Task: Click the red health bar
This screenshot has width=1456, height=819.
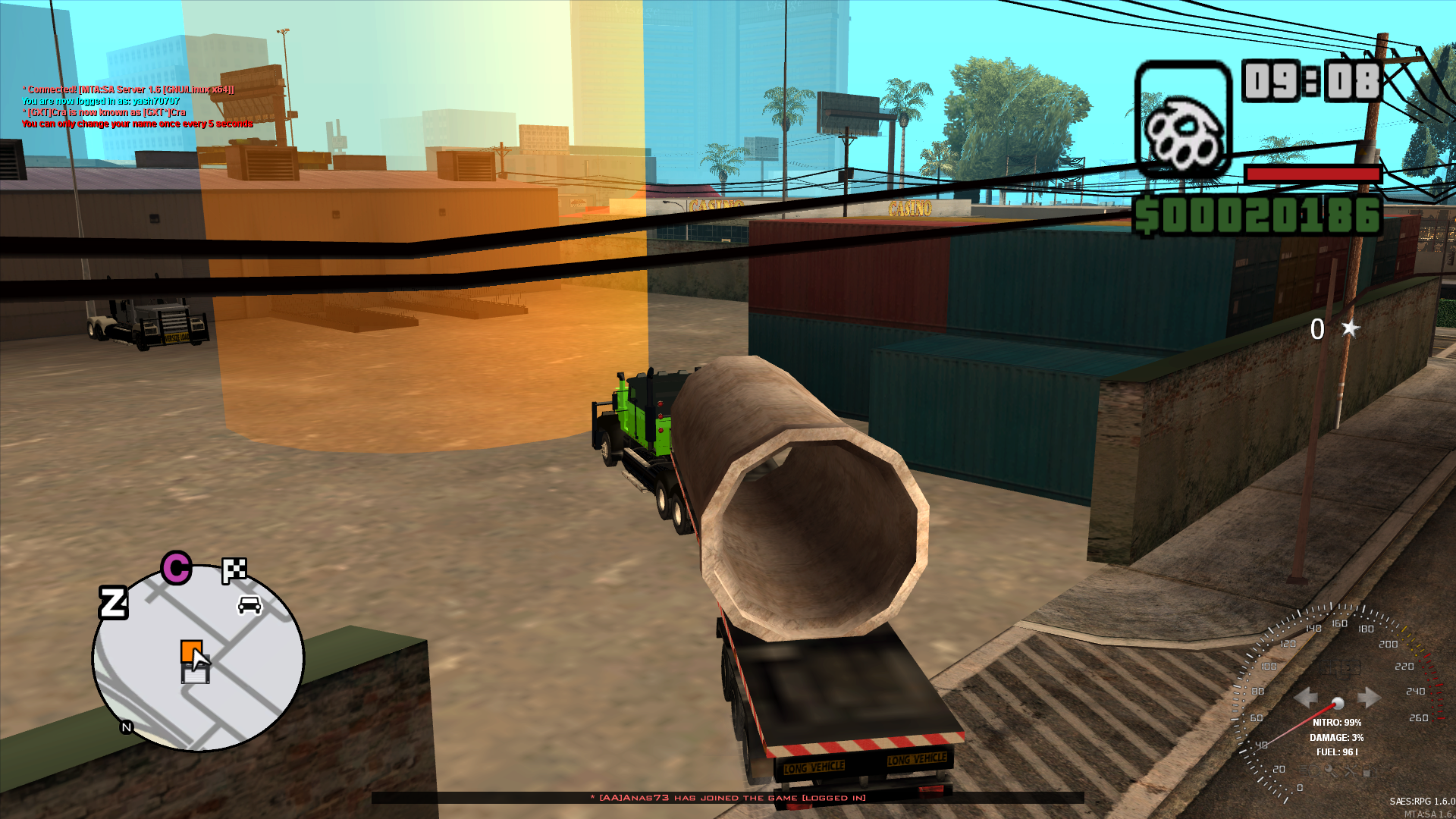Action: point(1314,173)
